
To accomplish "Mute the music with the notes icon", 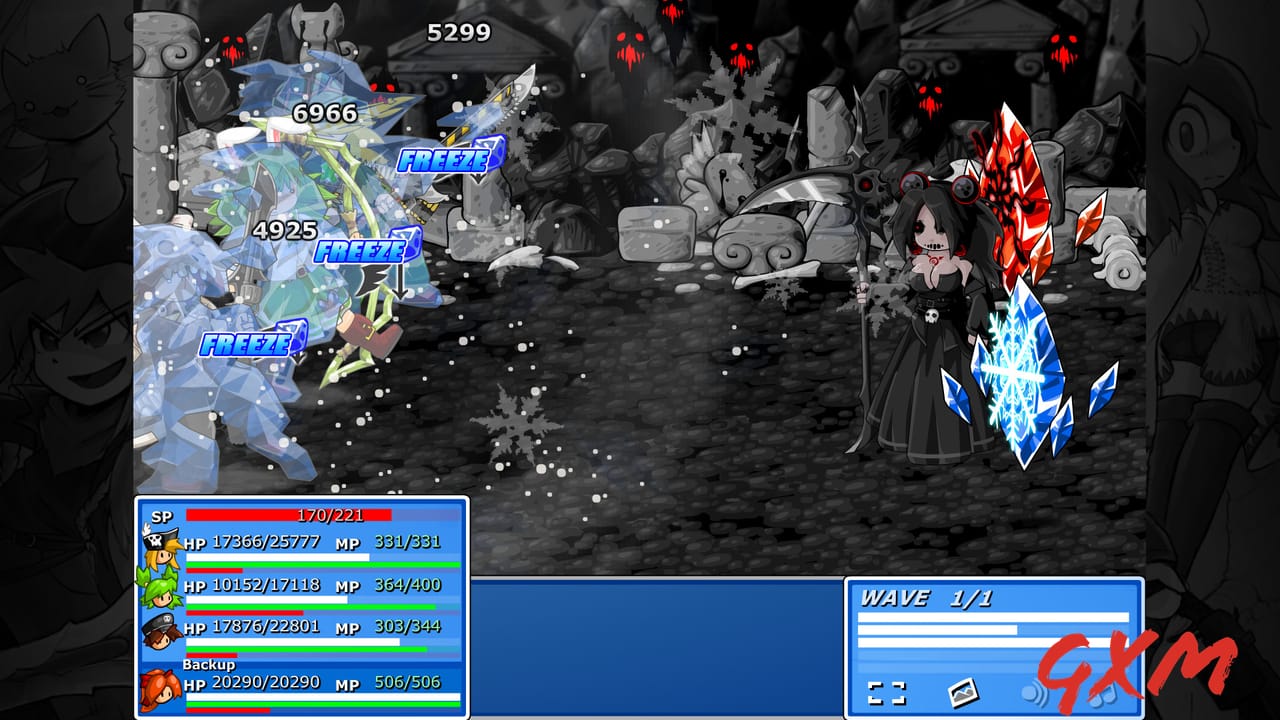I will [x=1103, y=697].
